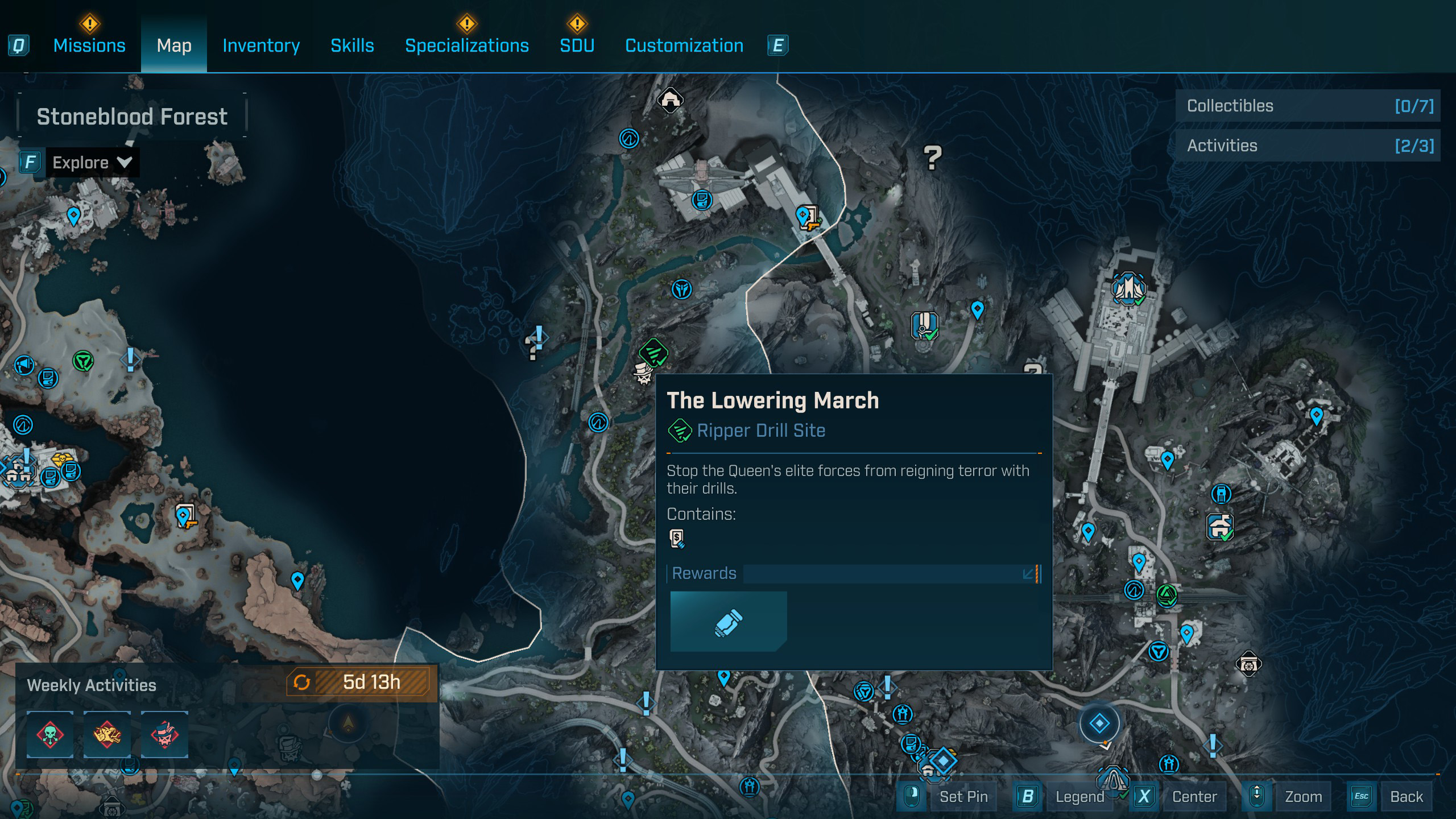Show the Collectibles list
1456x819 pixels.
tap(1308, 106)
